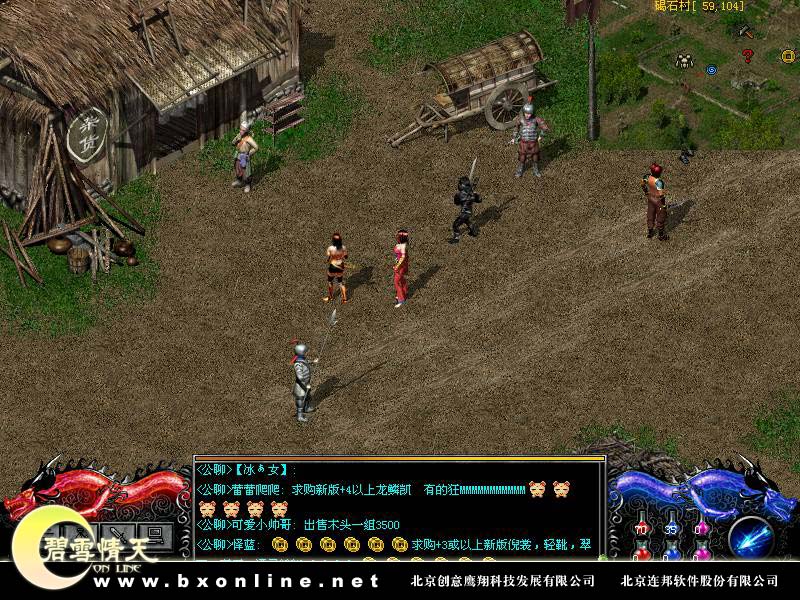The height and width of the screenshot is (600, 800).
Task: Activate the blue slash skill orb
Action: pyautogui.click(x=749, y=537)
